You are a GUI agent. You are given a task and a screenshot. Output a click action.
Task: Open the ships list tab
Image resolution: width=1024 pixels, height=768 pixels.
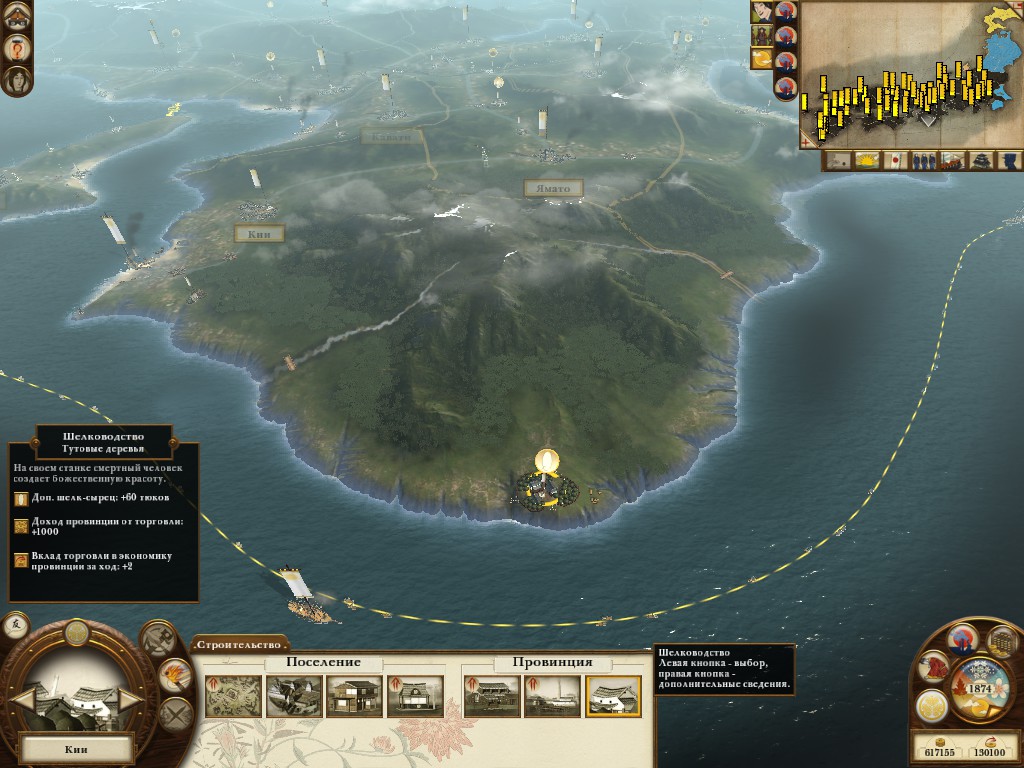(x=953, y=160)
